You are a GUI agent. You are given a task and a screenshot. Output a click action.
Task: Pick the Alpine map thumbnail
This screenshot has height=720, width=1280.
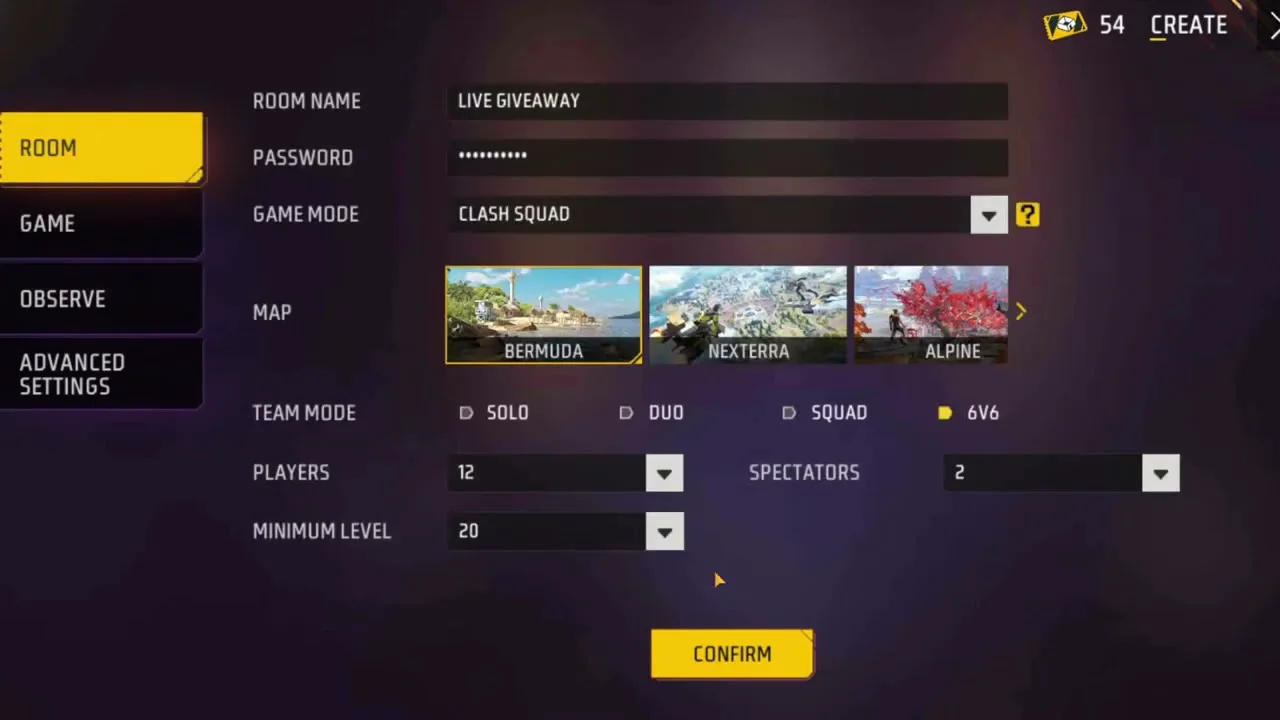[930, 314]
